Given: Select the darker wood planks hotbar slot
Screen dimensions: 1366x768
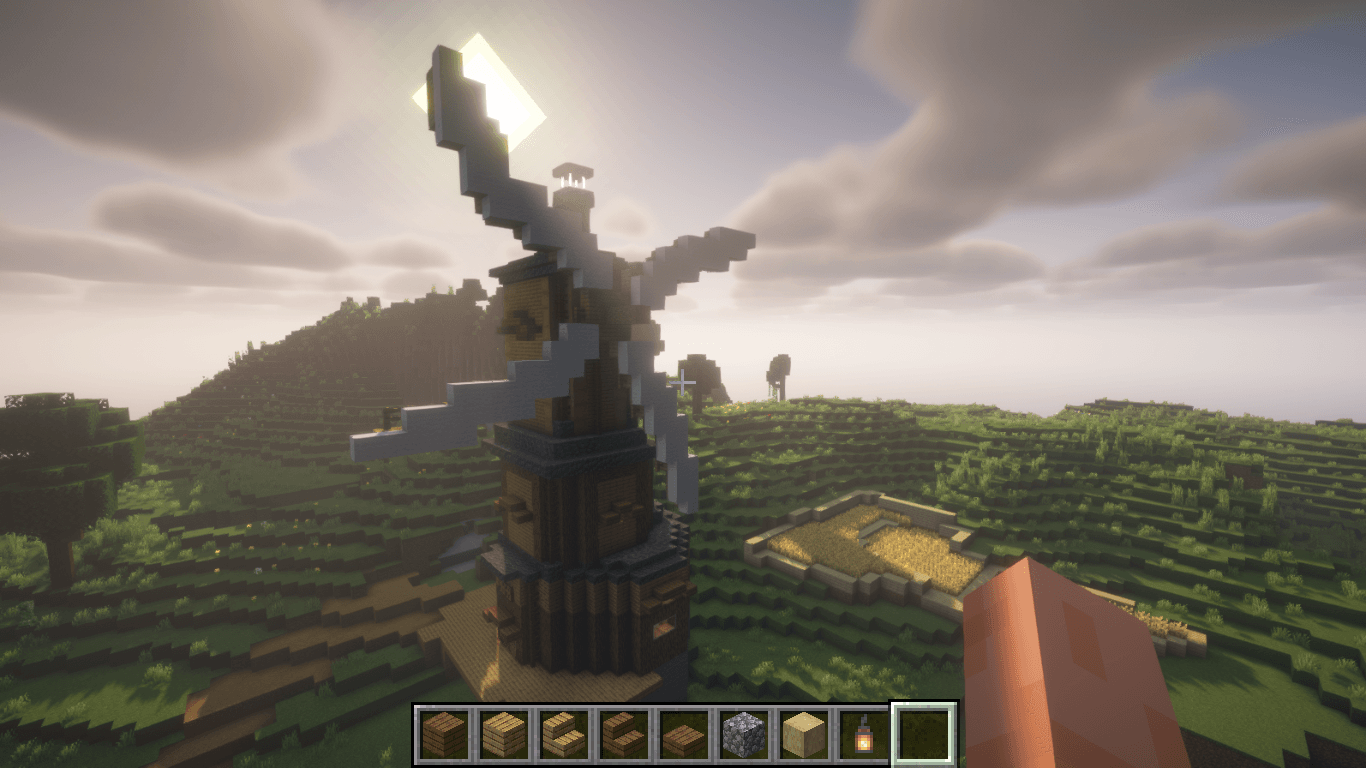Looking at the screenshot, I should coord(444,734).
